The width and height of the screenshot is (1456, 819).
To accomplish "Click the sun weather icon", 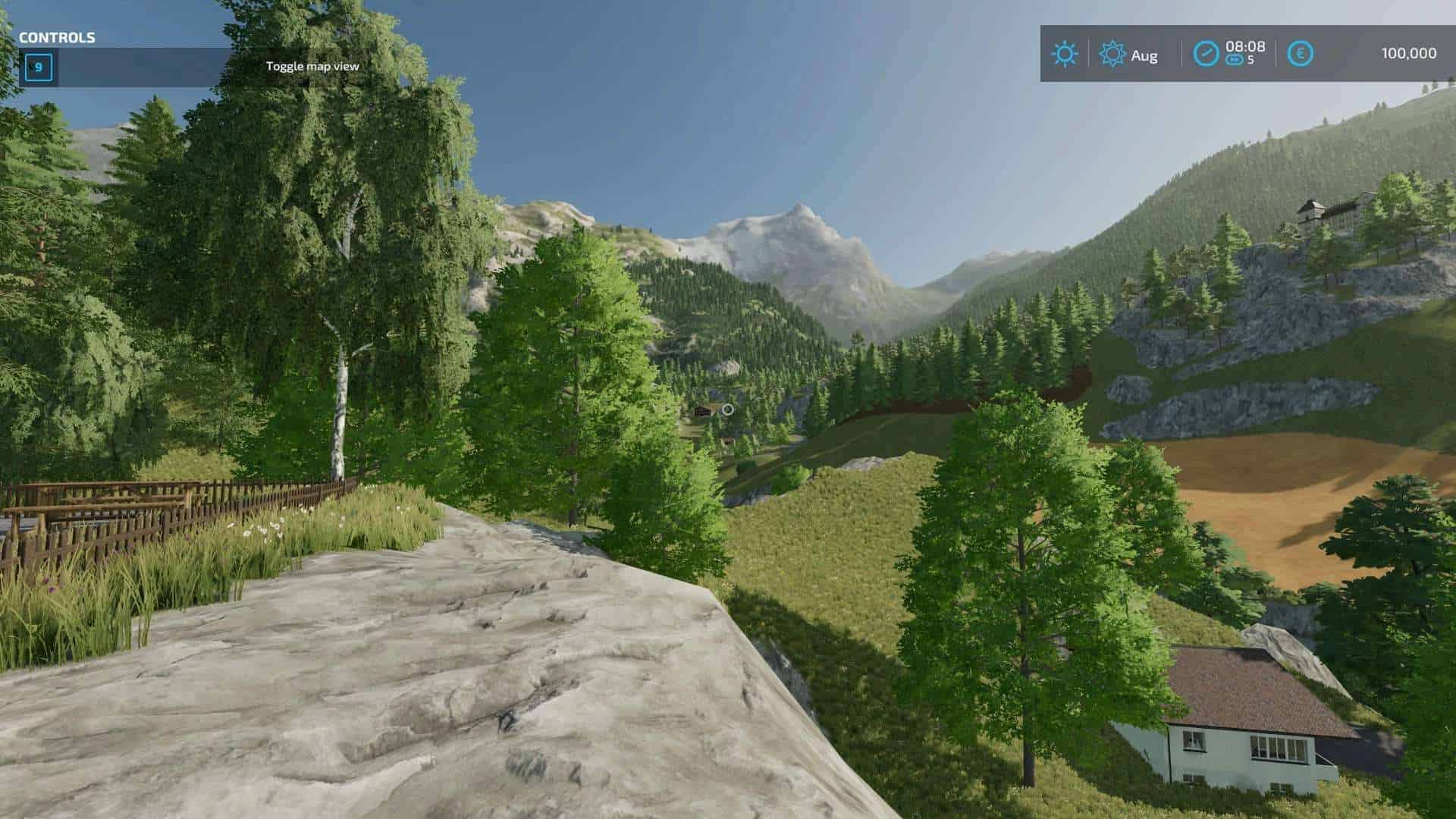I will (1065, 54).
